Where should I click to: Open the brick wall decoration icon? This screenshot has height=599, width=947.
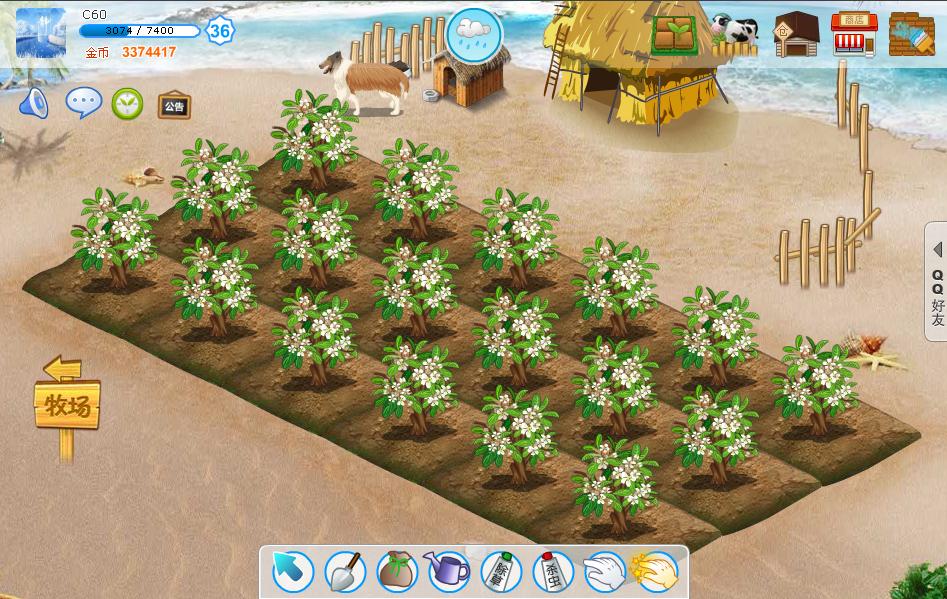pyautogui.click(x=911, y=34)
